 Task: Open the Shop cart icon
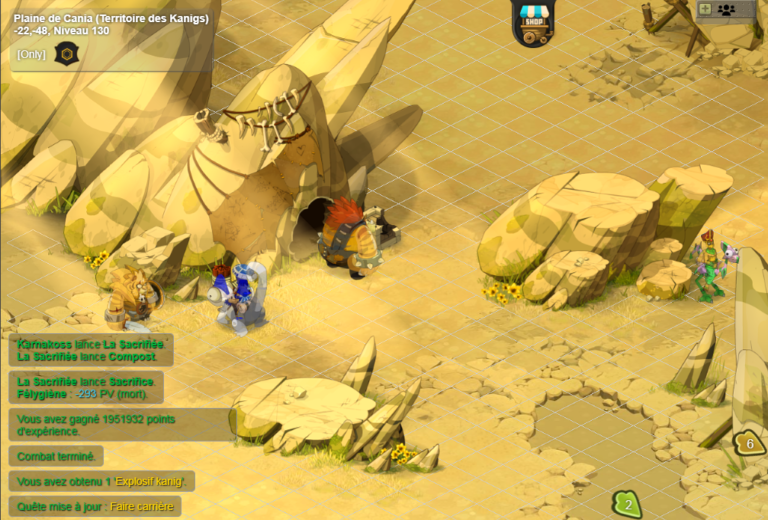point(533,24)
